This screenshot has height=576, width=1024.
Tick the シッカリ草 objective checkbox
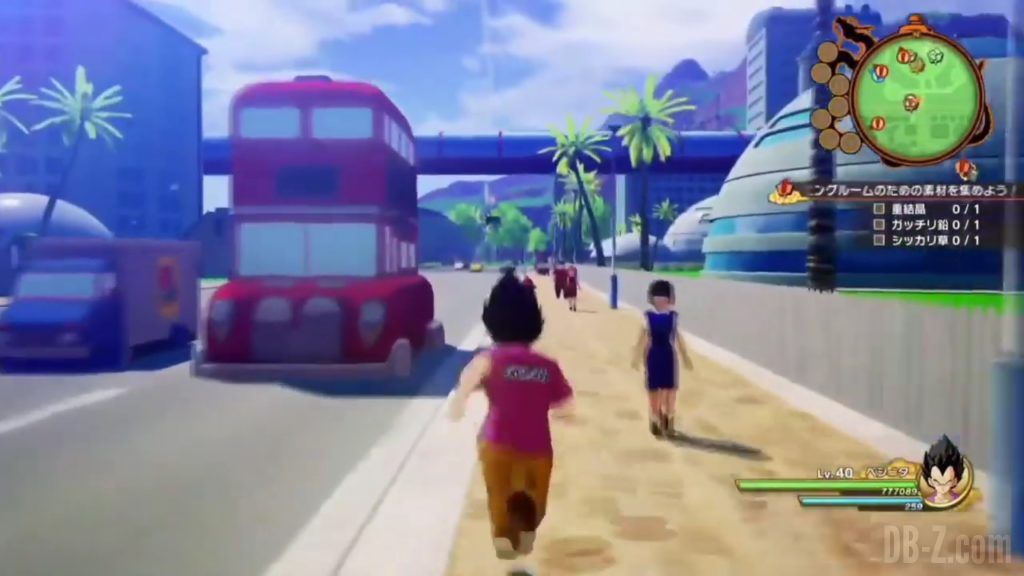[x=879, y=240]
